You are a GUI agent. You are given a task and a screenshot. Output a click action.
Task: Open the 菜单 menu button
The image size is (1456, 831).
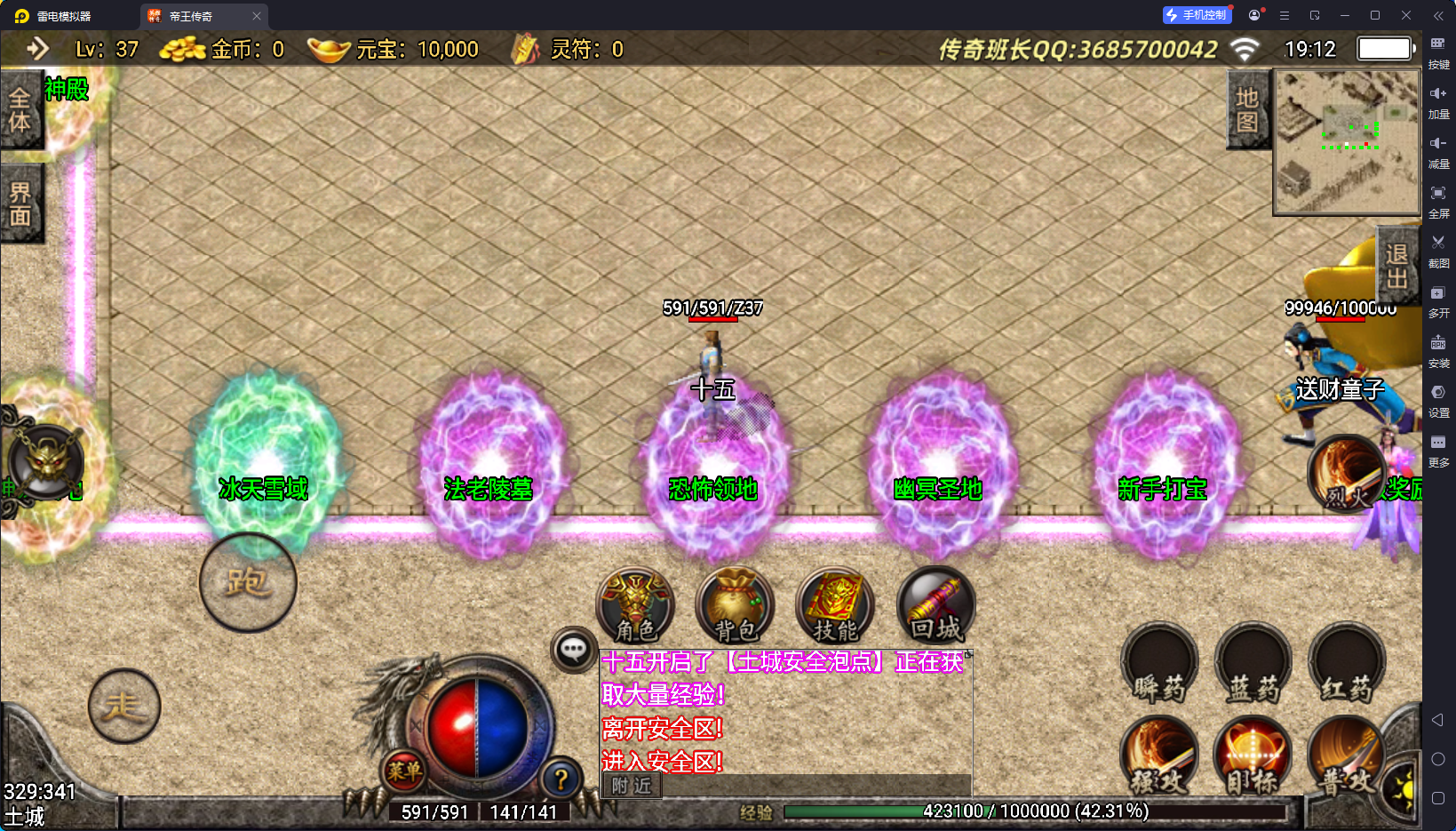404,771
